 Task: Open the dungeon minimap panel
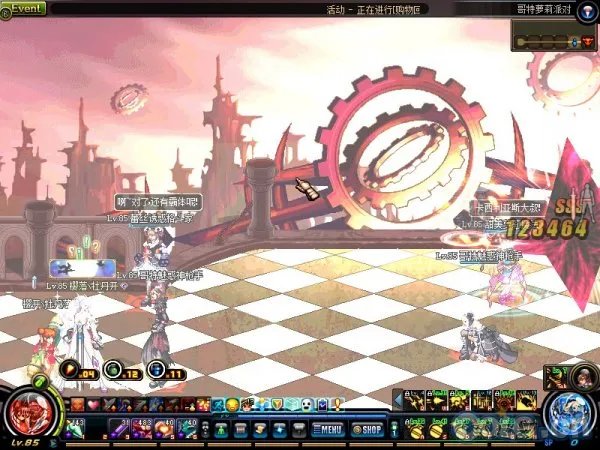coord(554,40)
